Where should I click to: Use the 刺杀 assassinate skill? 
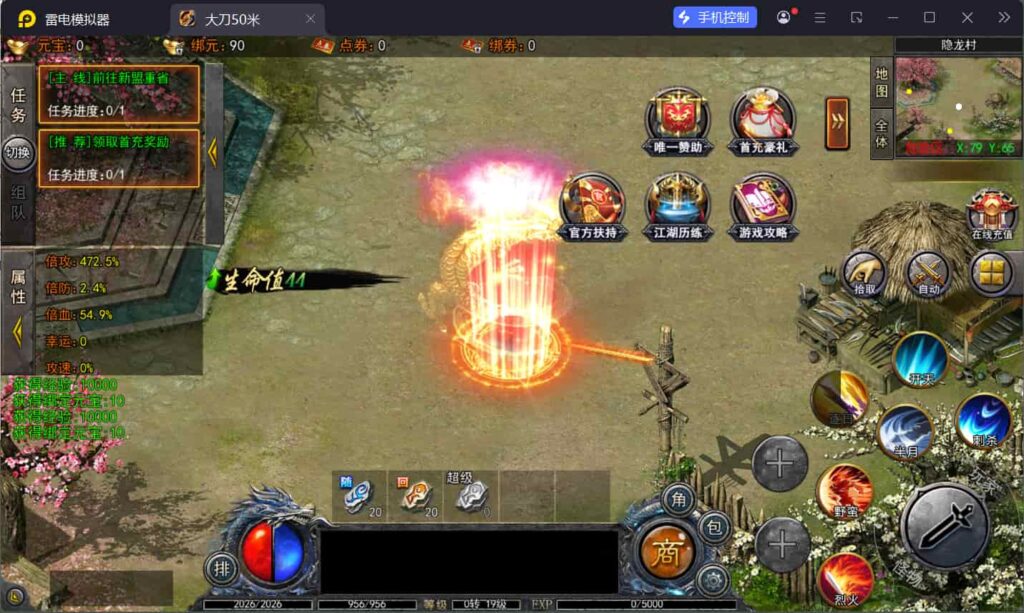[x=982, y=420]
